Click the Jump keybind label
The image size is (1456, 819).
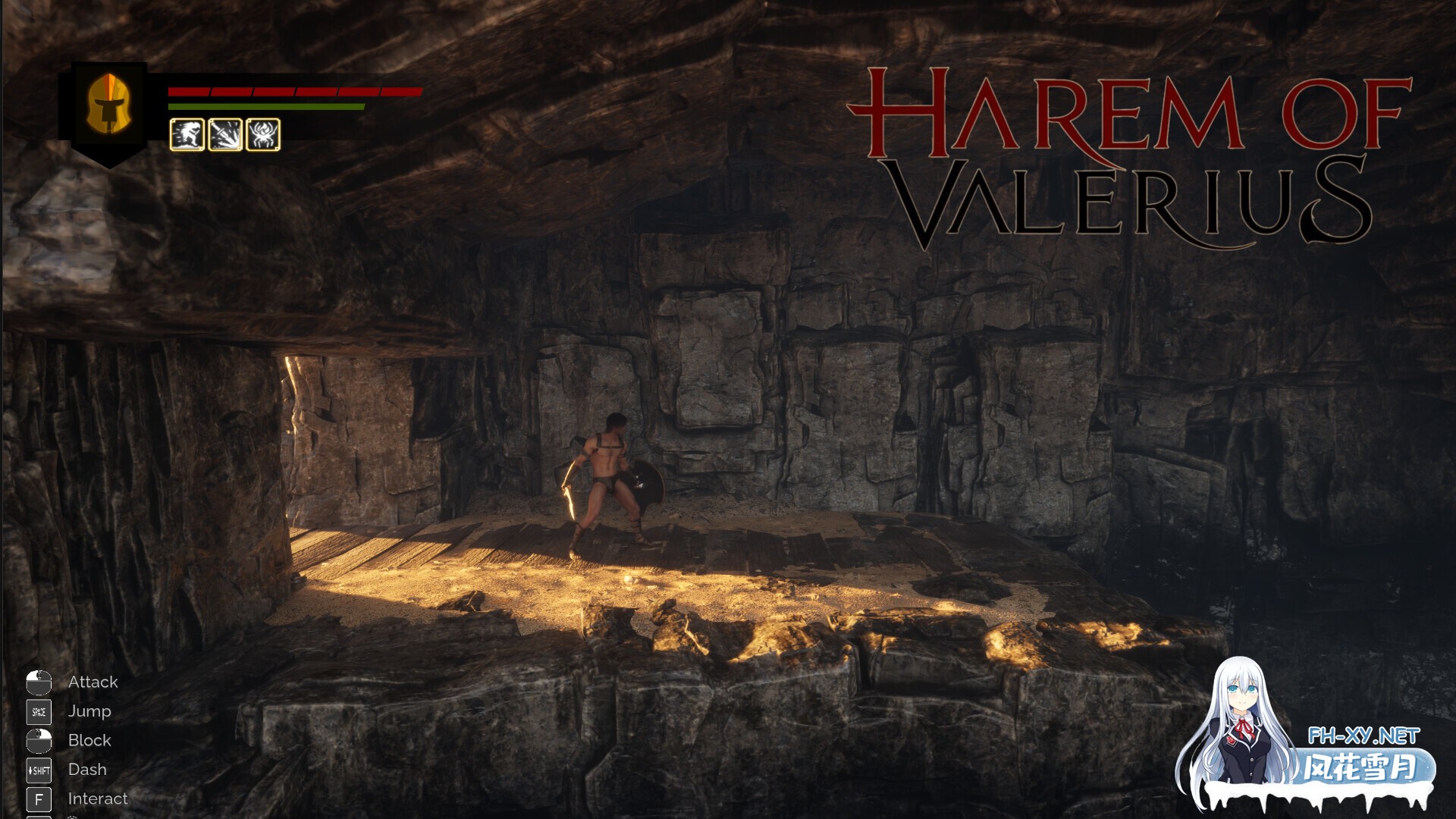click(89, 711)
